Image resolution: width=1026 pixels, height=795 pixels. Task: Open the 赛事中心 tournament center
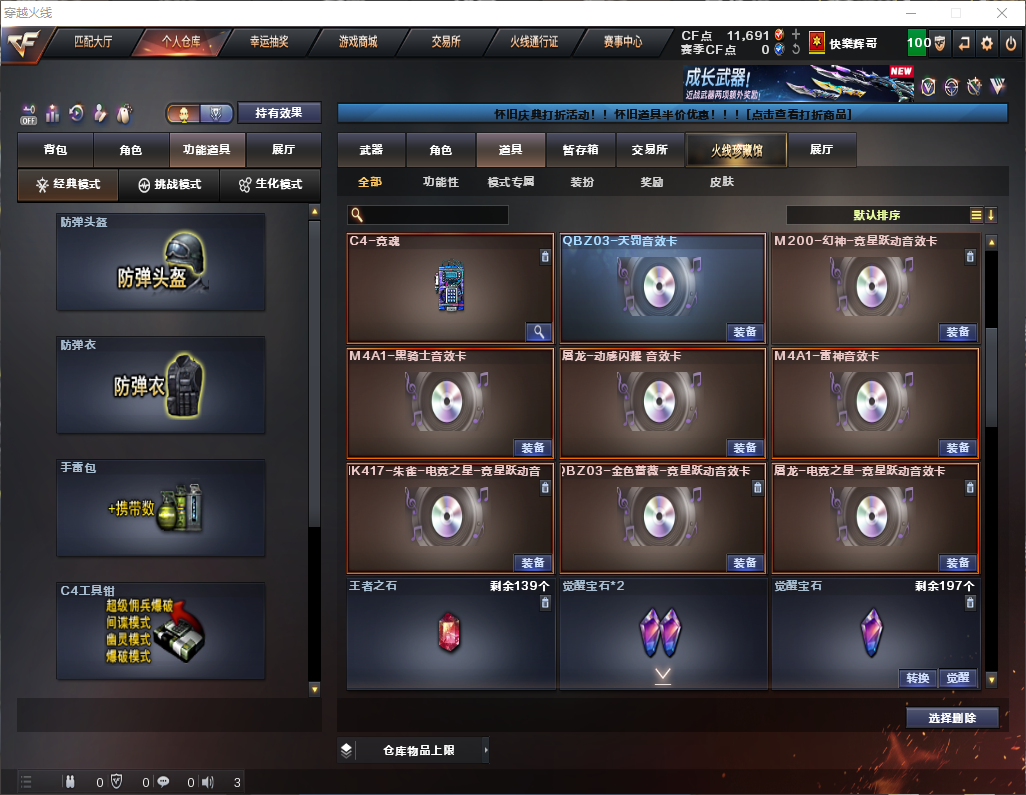tap(622, 42)
